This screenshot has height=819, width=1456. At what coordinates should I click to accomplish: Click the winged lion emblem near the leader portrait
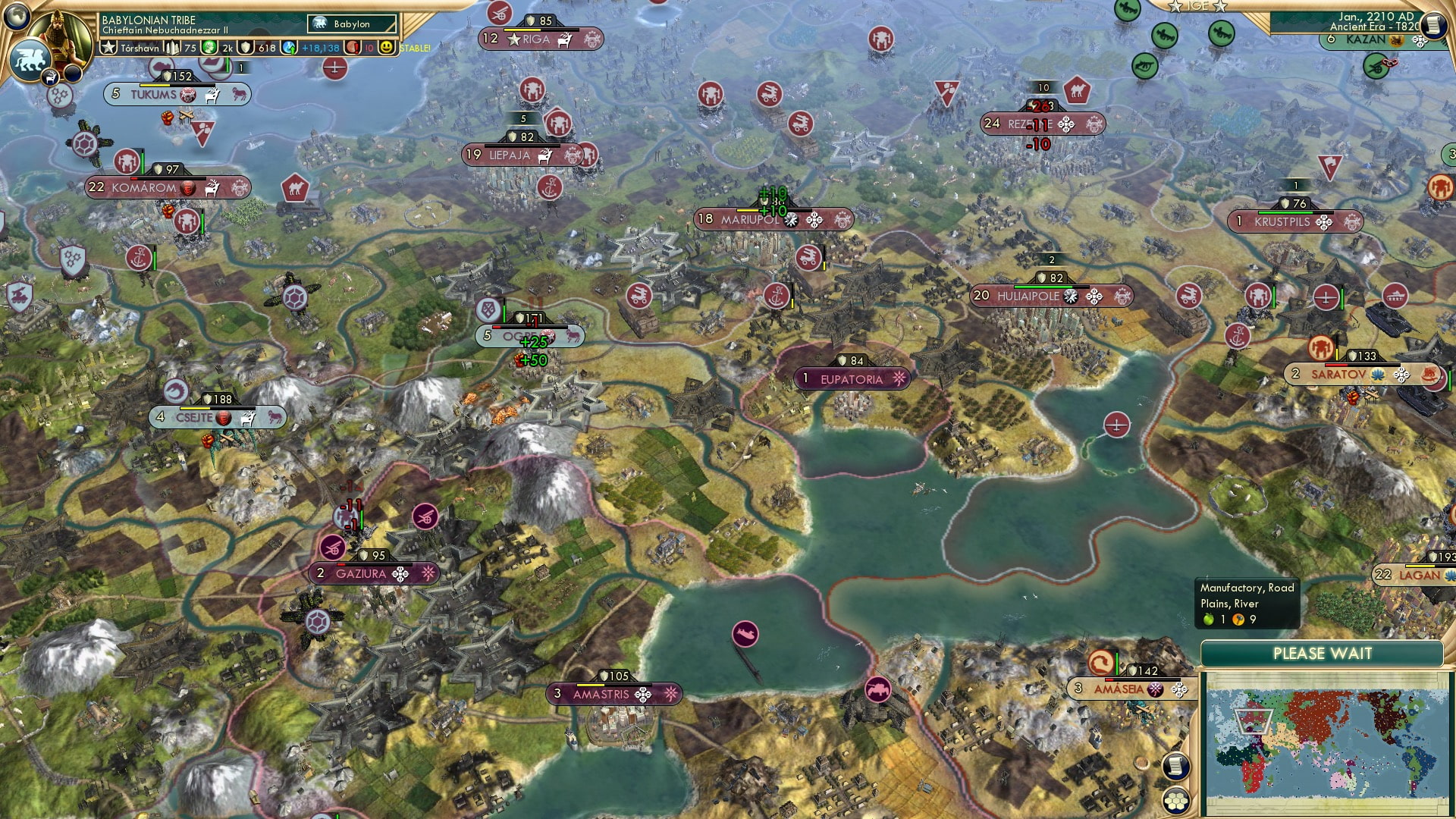[30, 61]
